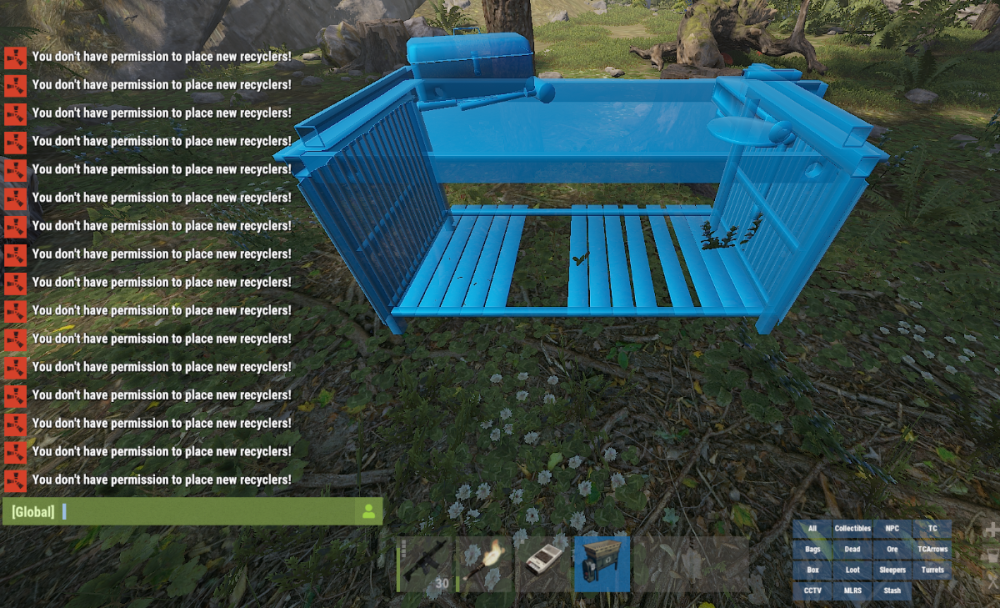This screenshot has height=608, width=1000.
Task: Select the assault rifle hotbar slot
Action: click(x=427, y=564)
